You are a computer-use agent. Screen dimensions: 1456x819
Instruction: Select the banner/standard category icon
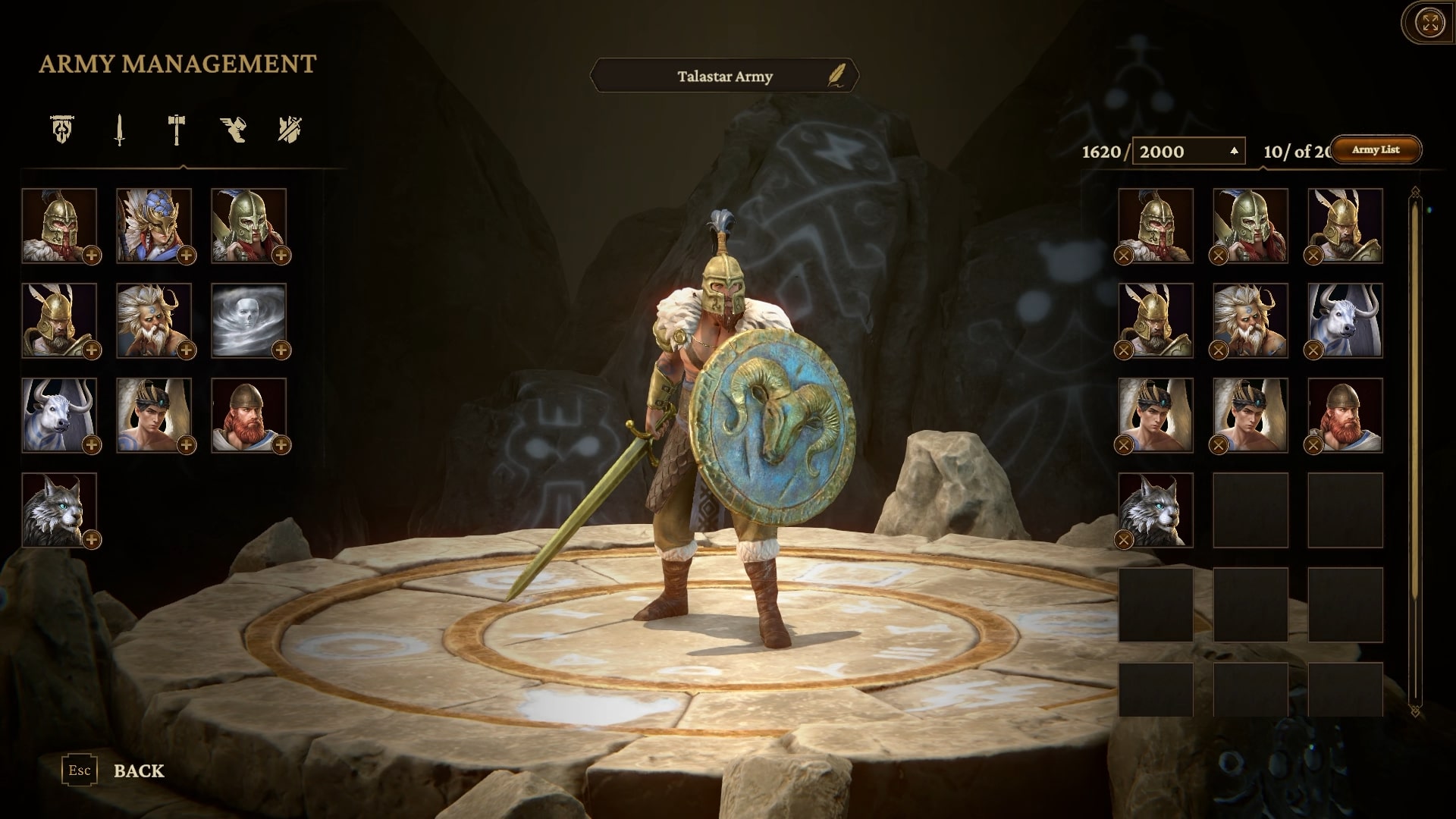pyautogui.click(x=61, y=130)
